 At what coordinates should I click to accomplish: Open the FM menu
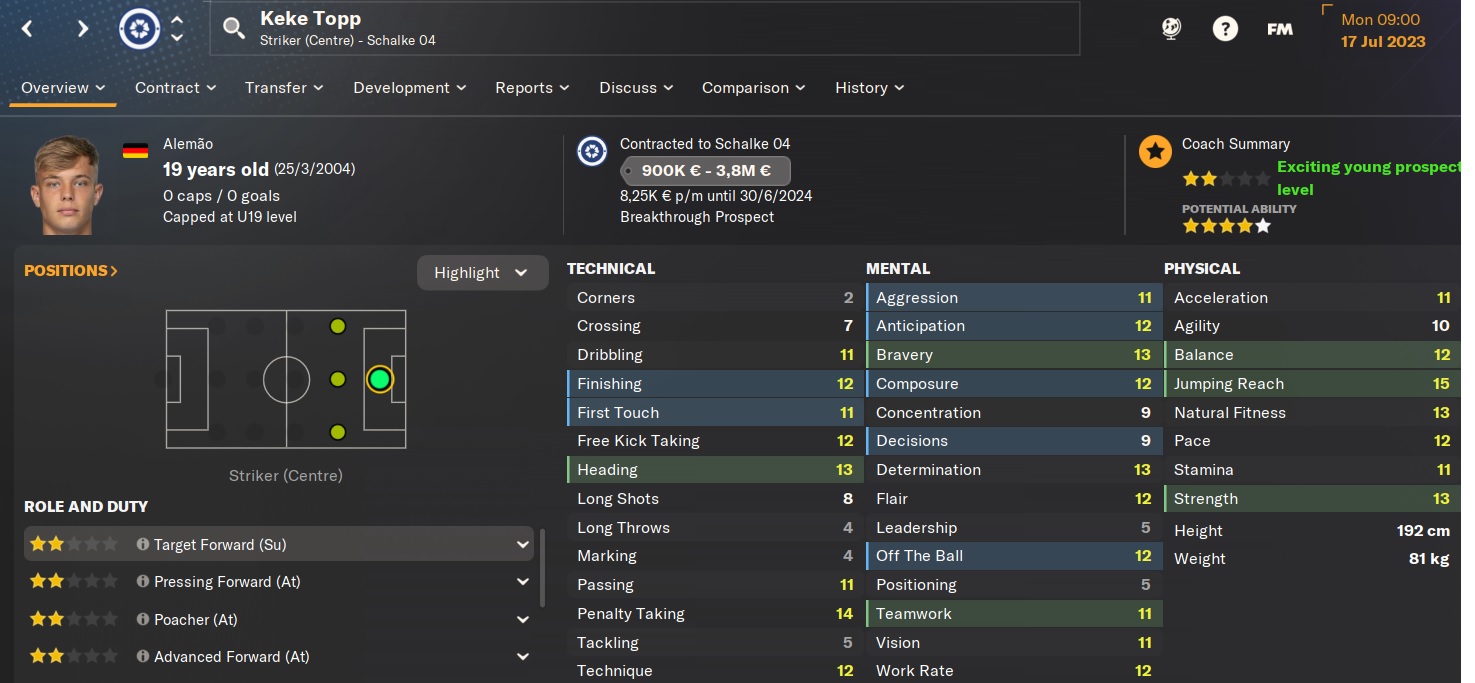[x=1279, y=29]
